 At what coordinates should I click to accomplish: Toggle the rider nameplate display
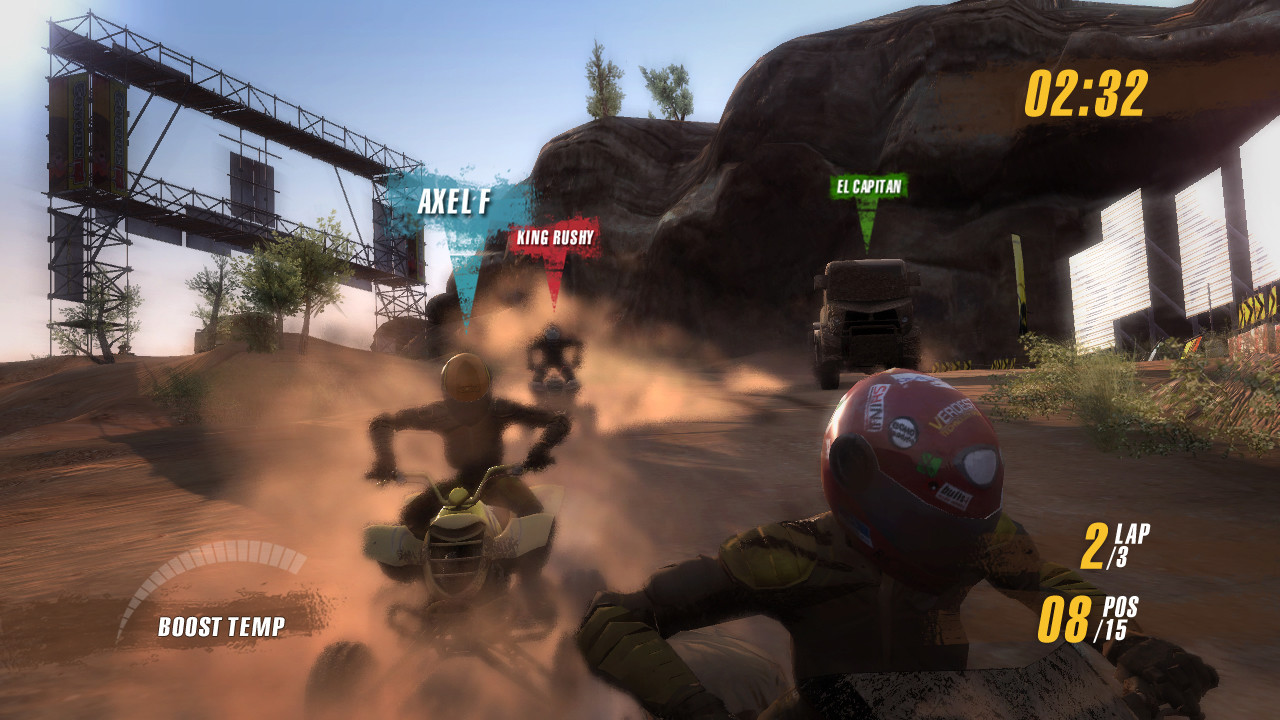coord(454,200)
